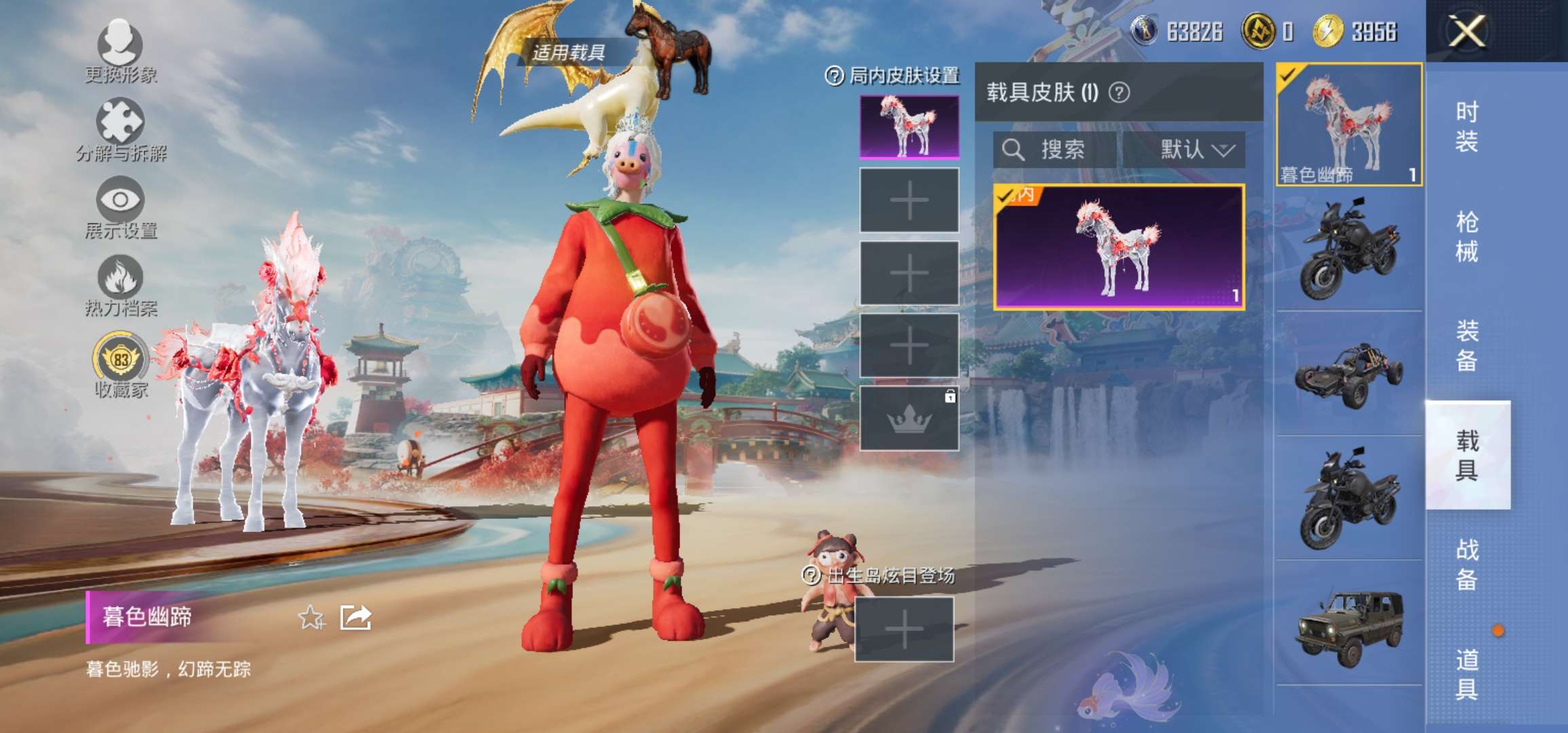Image resolution: width=1568 pixels, height=733 pixels.
Task: Switch to the 时装 outfit tab
Action: [x=1466, y=127]
